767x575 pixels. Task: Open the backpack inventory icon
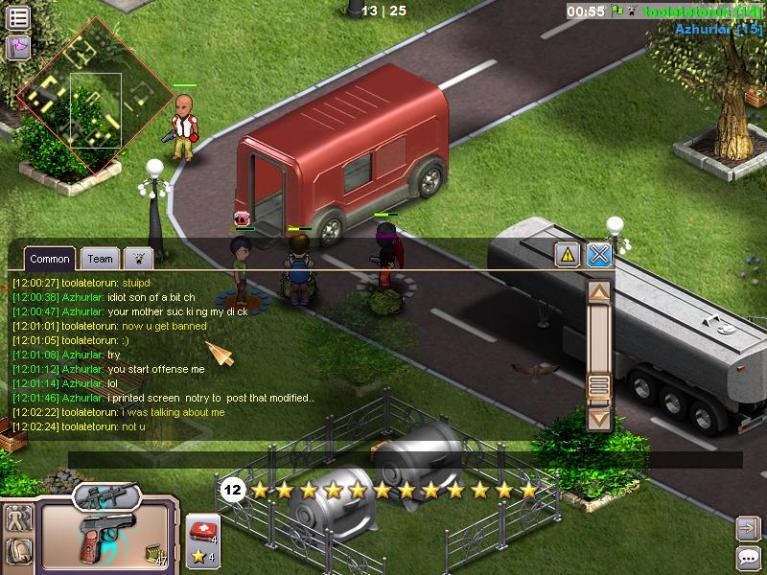tap(18, 551)
